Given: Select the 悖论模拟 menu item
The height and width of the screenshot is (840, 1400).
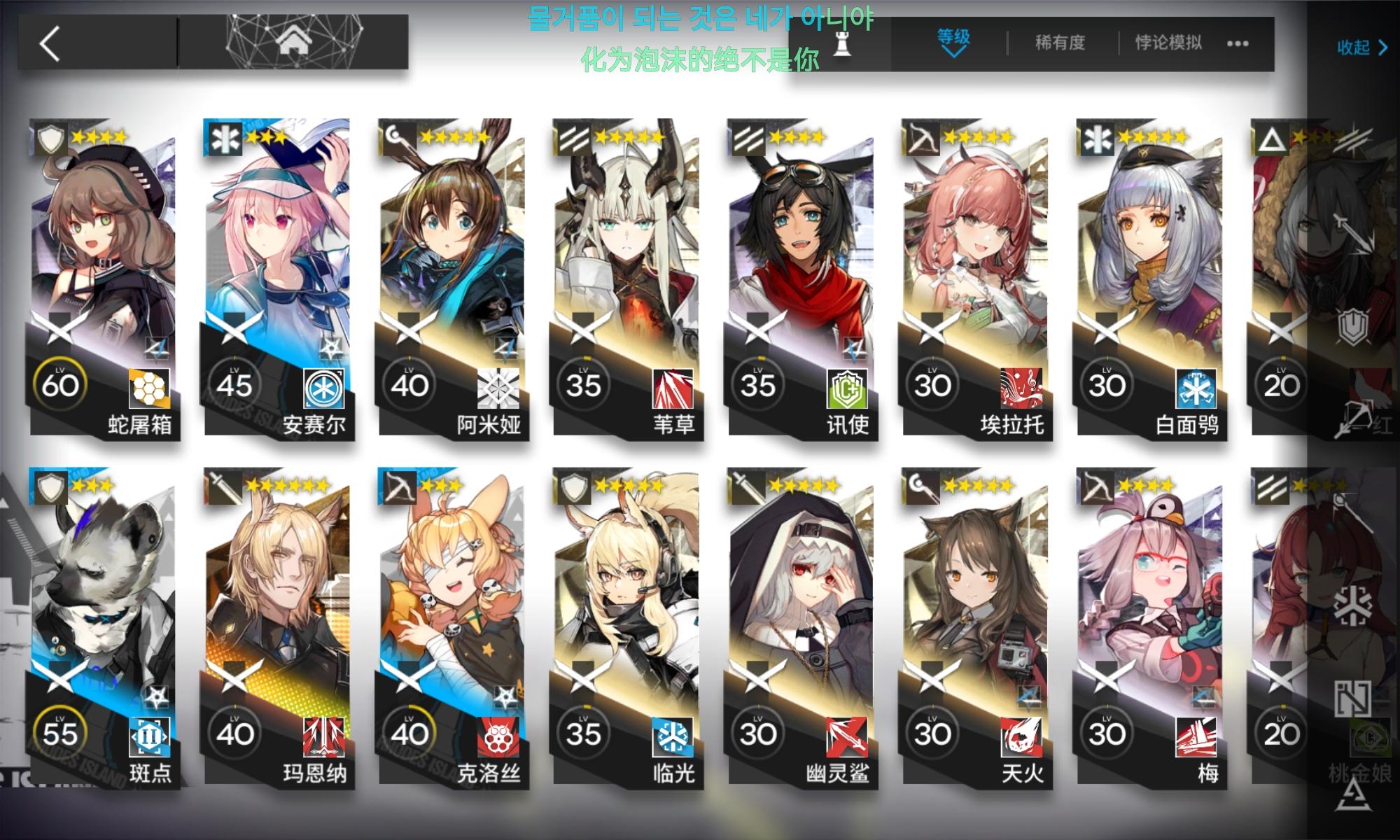Looking at the screenshot, I should pyautogui.click(x=1167, y=43).
